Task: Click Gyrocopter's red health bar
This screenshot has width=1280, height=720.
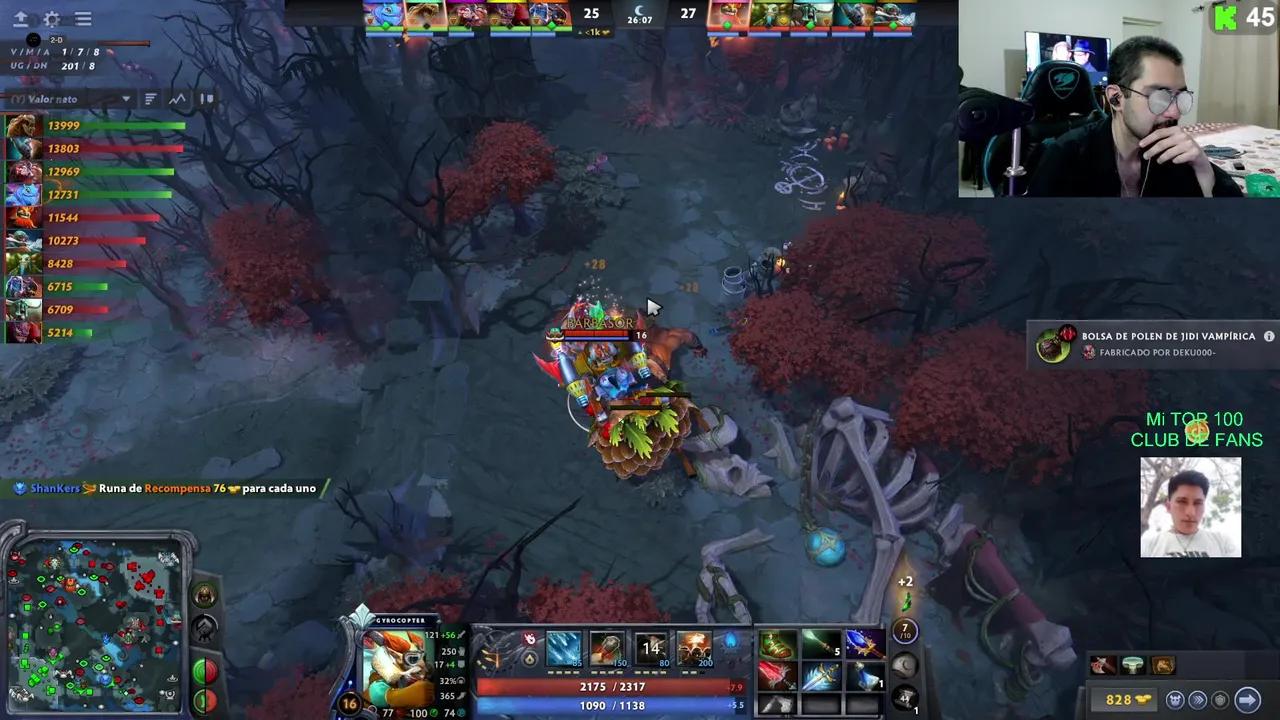Action: point(610,686)
